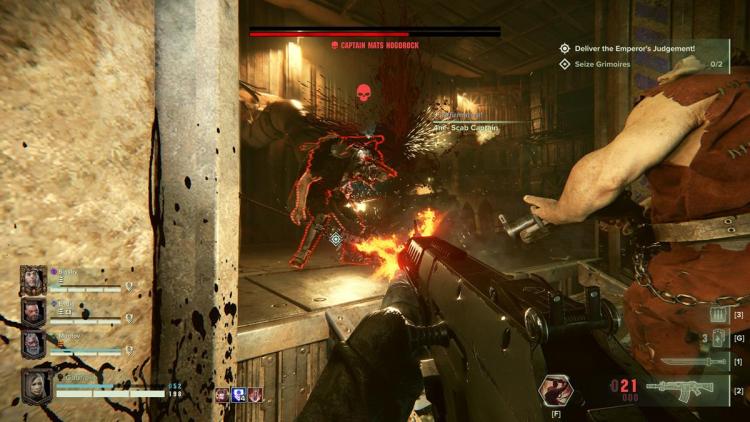This screenshot has height=422, width=750.
Task: Select the second teammate's dark-haired portrait
Action: click(33, 312)
